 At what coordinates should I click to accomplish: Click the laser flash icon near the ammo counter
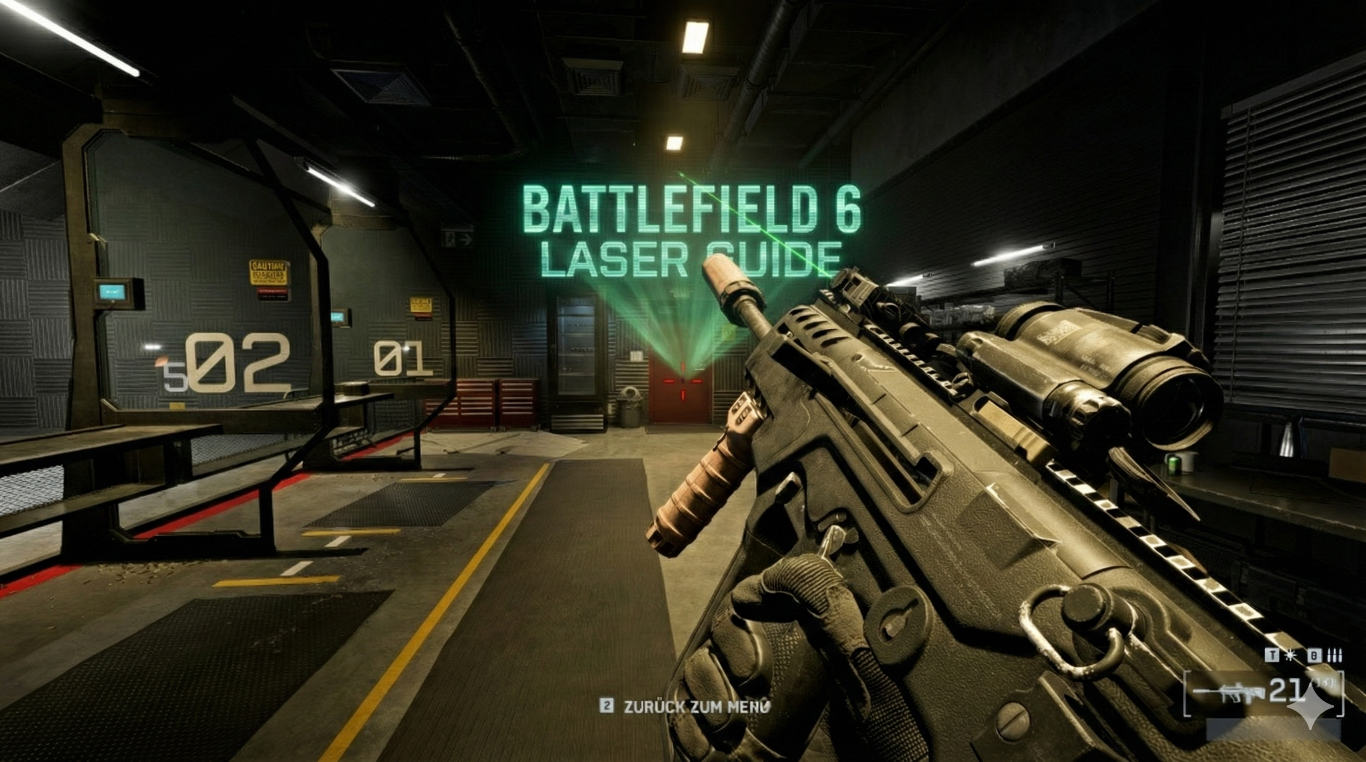[1290, 655]
